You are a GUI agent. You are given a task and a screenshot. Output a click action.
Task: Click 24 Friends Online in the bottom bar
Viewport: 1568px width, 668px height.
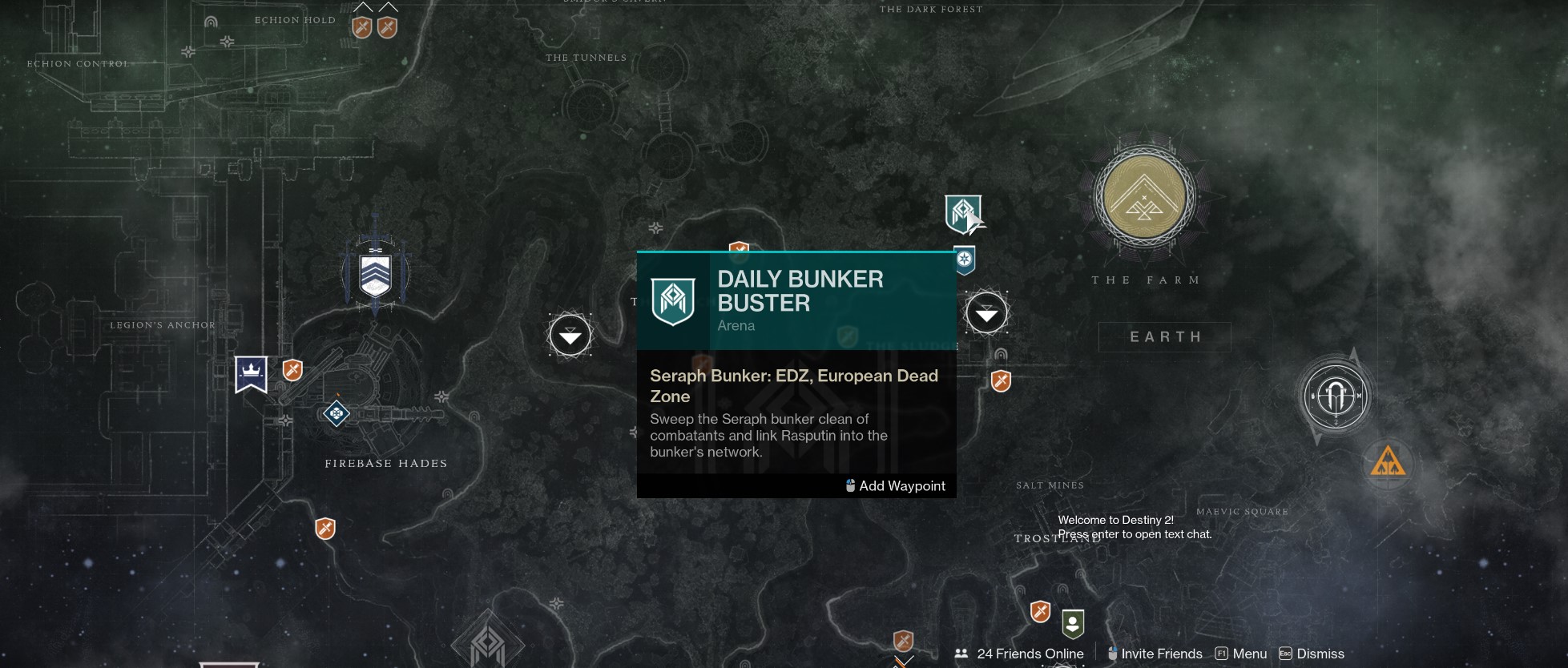(1029, 654)
